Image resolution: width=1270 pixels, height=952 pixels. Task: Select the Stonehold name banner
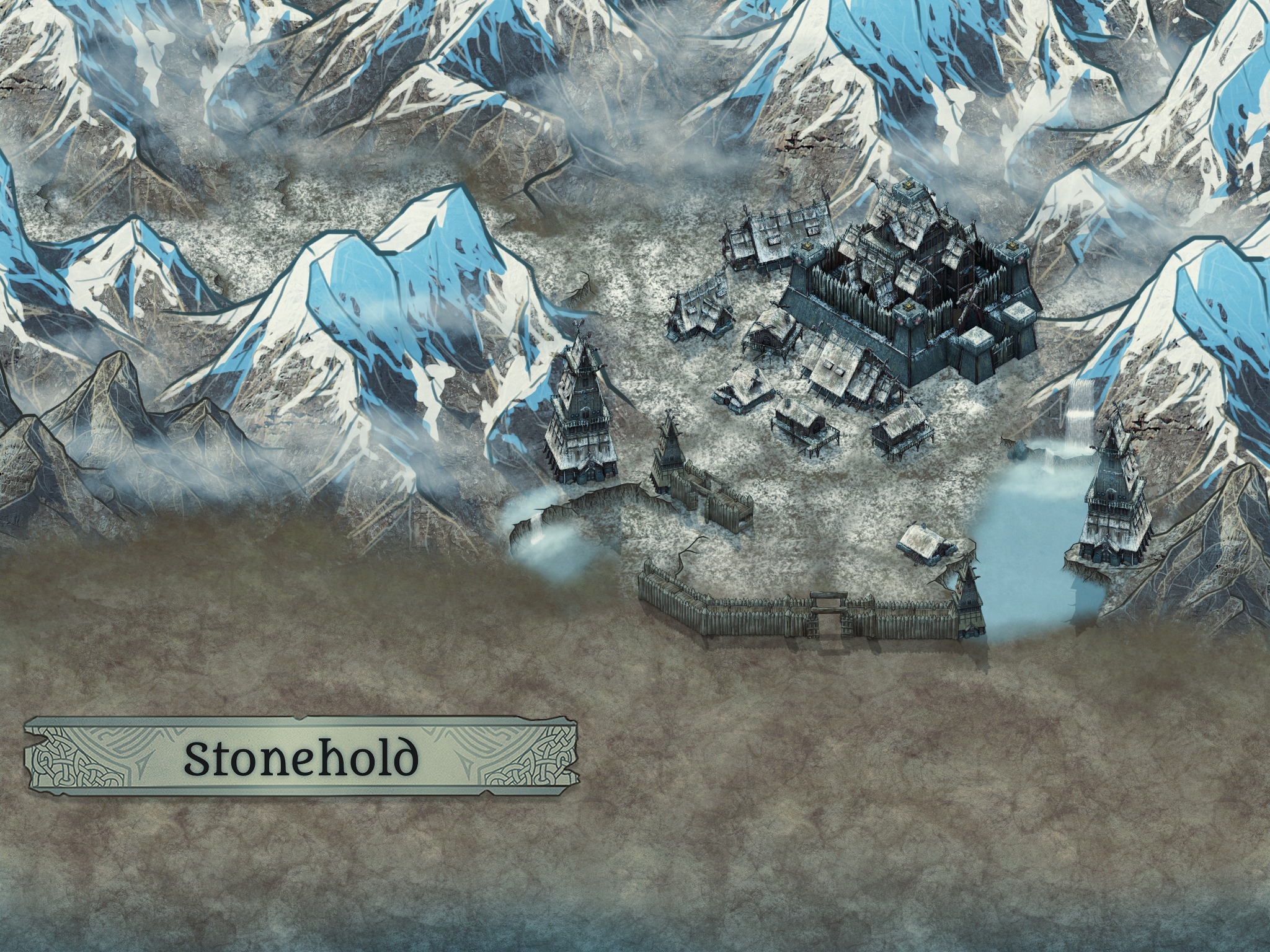[301, 756]
